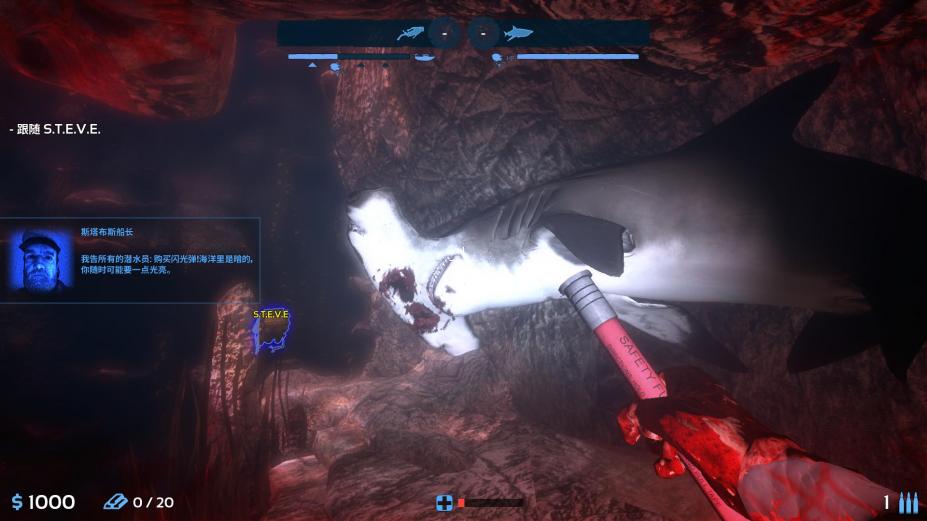Click the bullets ammo icon

pos(908,502)
